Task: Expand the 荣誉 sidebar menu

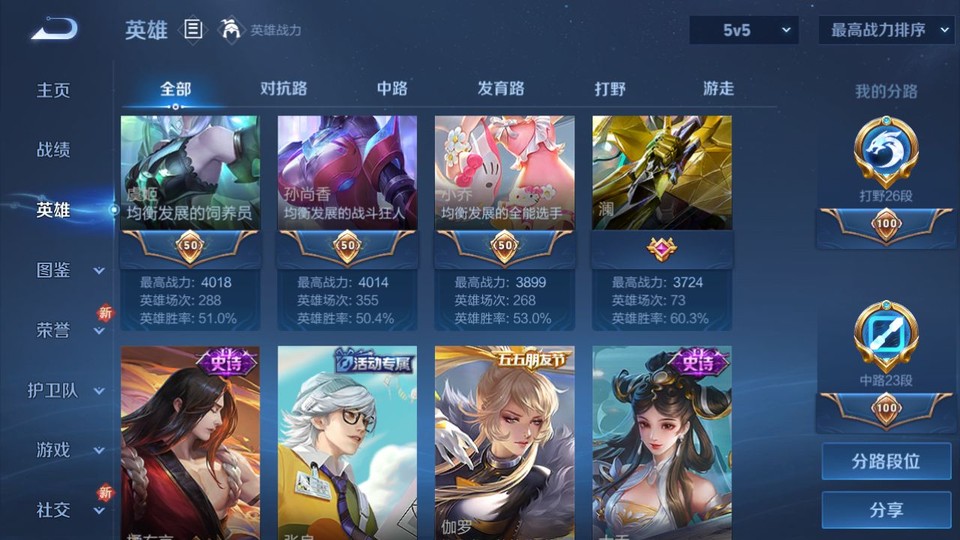Action: pyautogui.click(x=68, y=330)
